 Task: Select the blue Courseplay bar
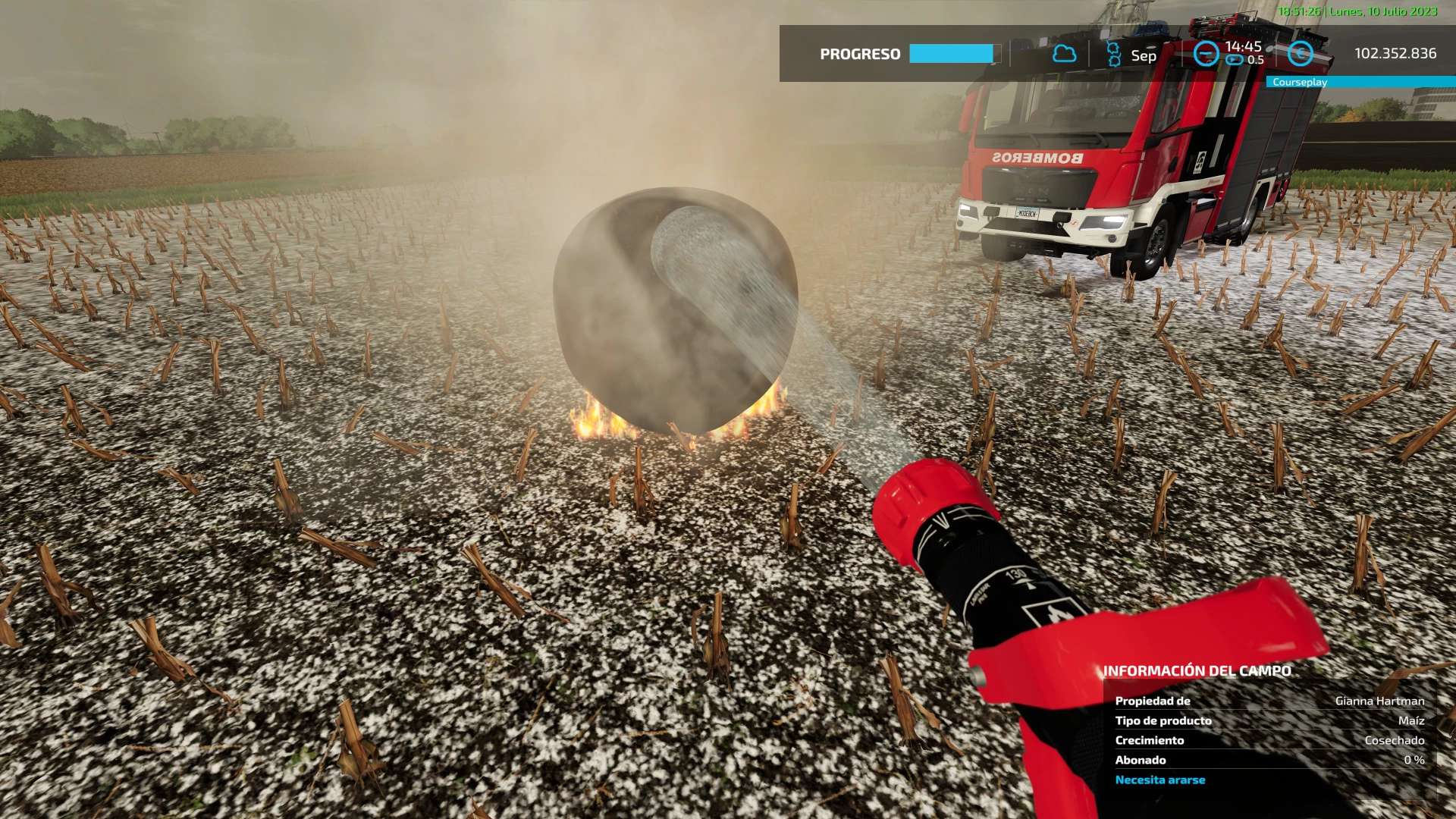(1360, 82)
